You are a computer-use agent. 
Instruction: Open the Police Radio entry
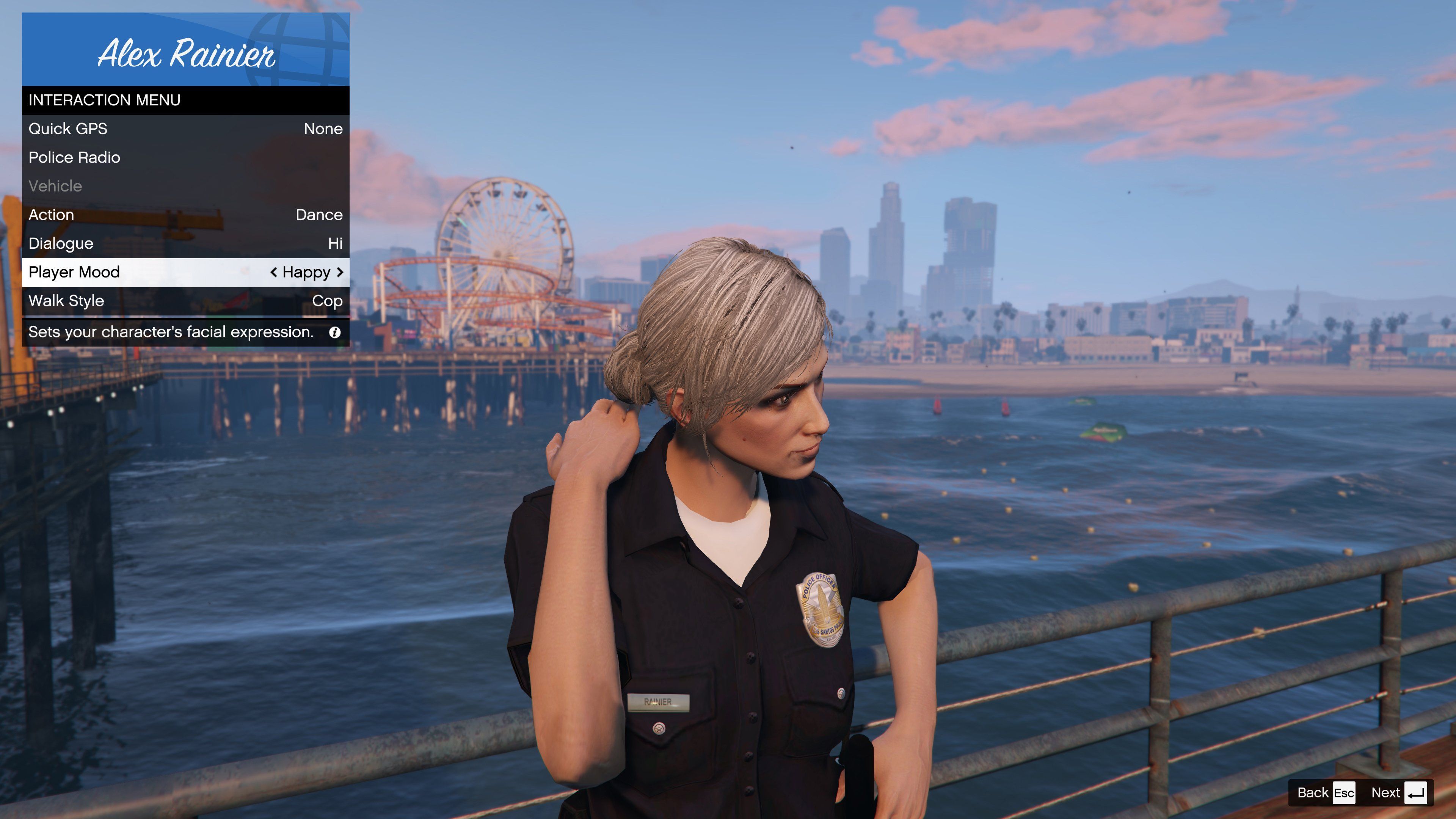tap(185, 158)
